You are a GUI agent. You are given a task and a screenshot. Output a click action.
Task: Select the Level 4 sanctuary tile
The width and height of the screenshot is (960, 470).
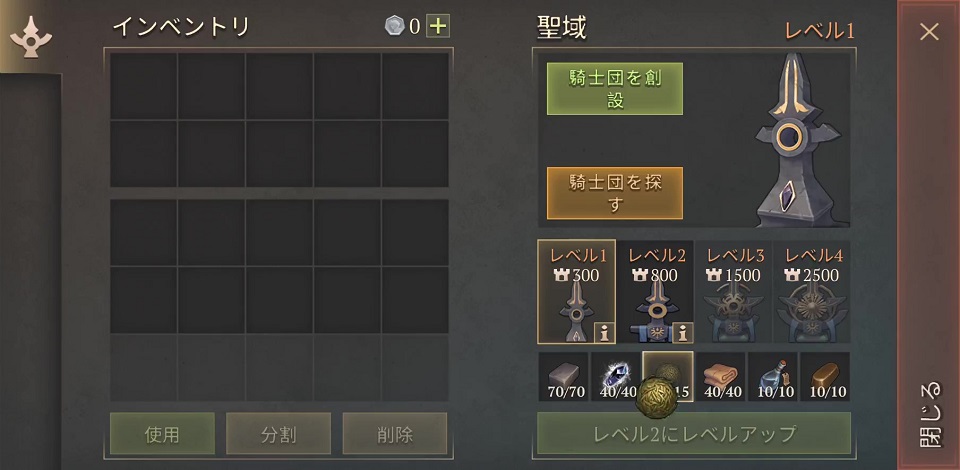[812, 290]
